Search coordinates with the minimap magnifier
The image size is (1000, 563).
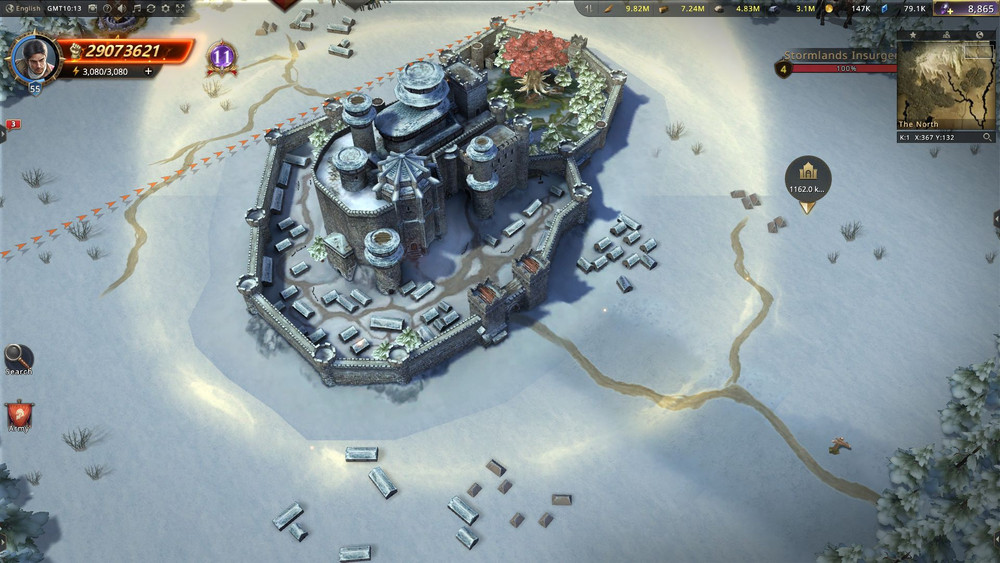tap(987, 137)
